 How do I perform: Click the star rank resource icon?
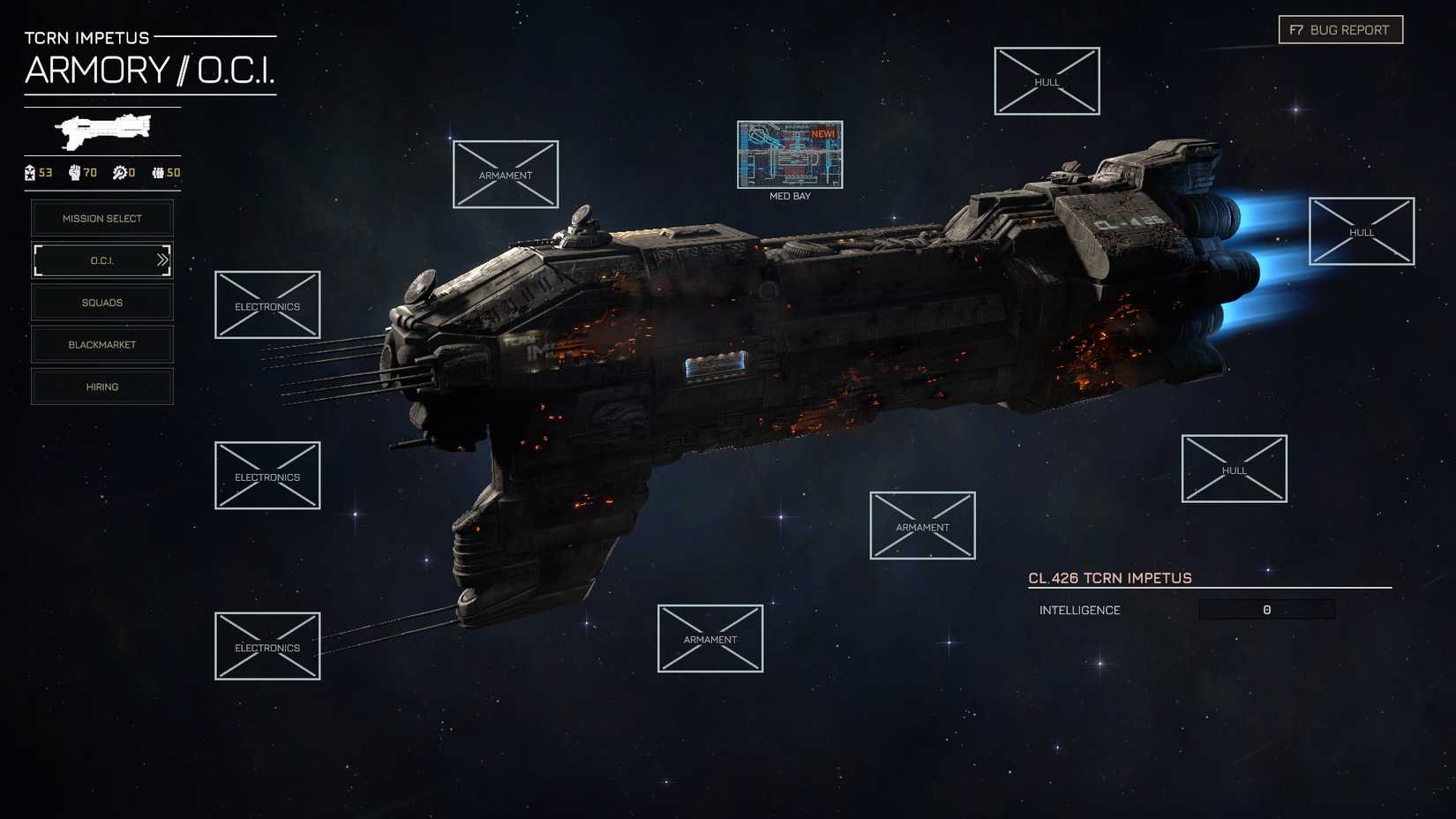[x=28, y=173]
